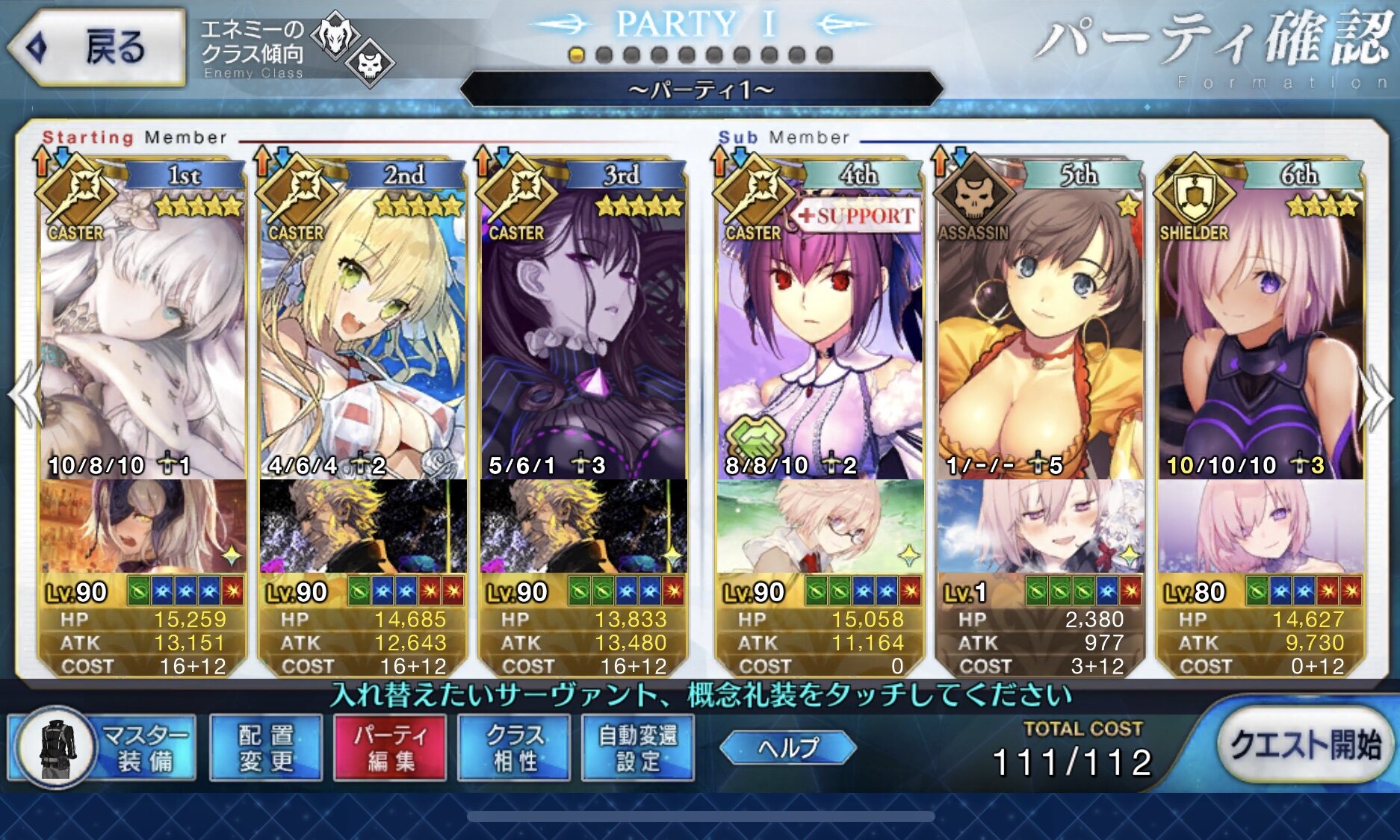Change the Shielder's craft essence
Image resolution: width=1400 pixels, height=840 pixels.
pyautogui.click(x=1260, y=526)
